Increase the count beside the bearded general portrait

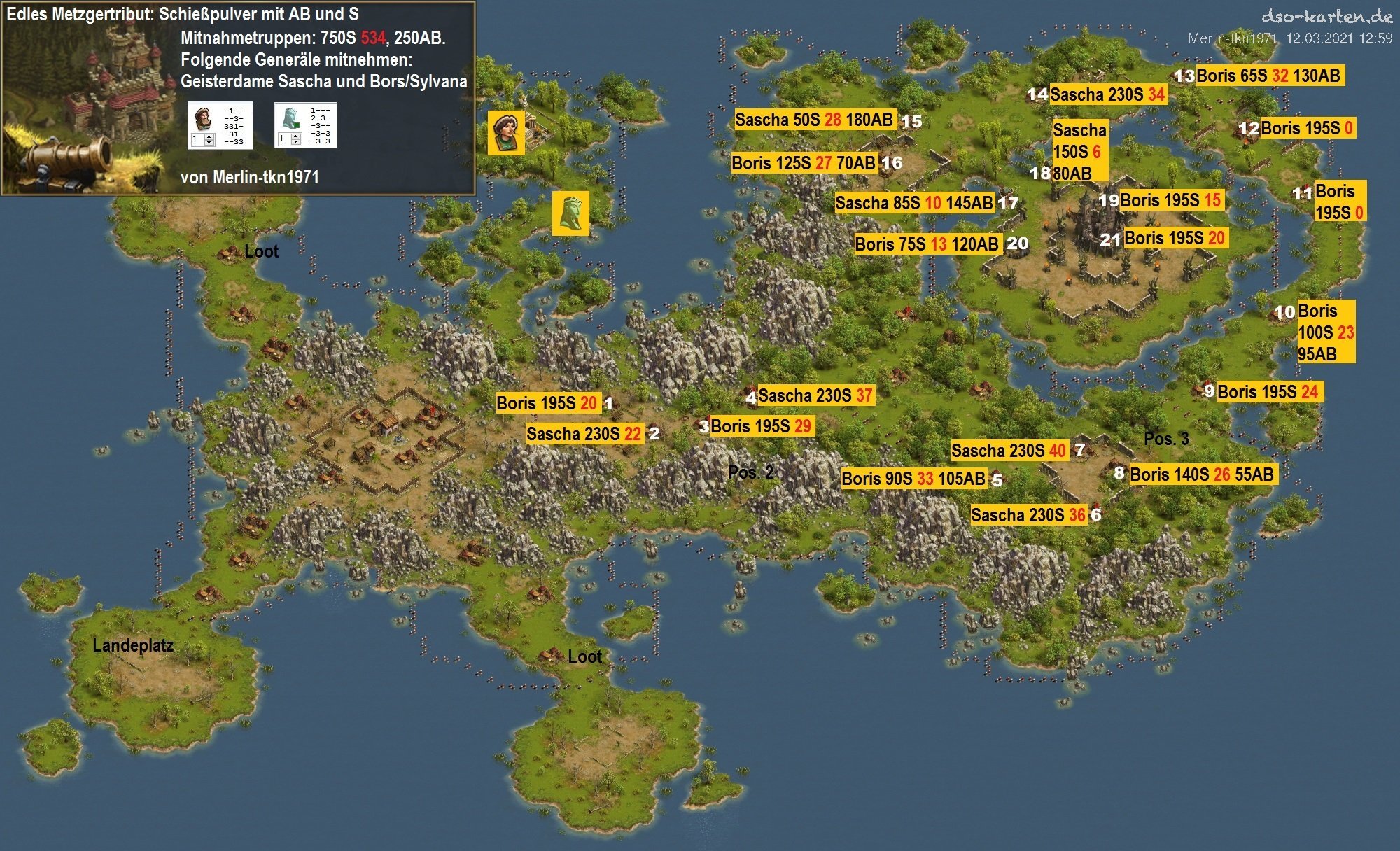tap(209, 136)
